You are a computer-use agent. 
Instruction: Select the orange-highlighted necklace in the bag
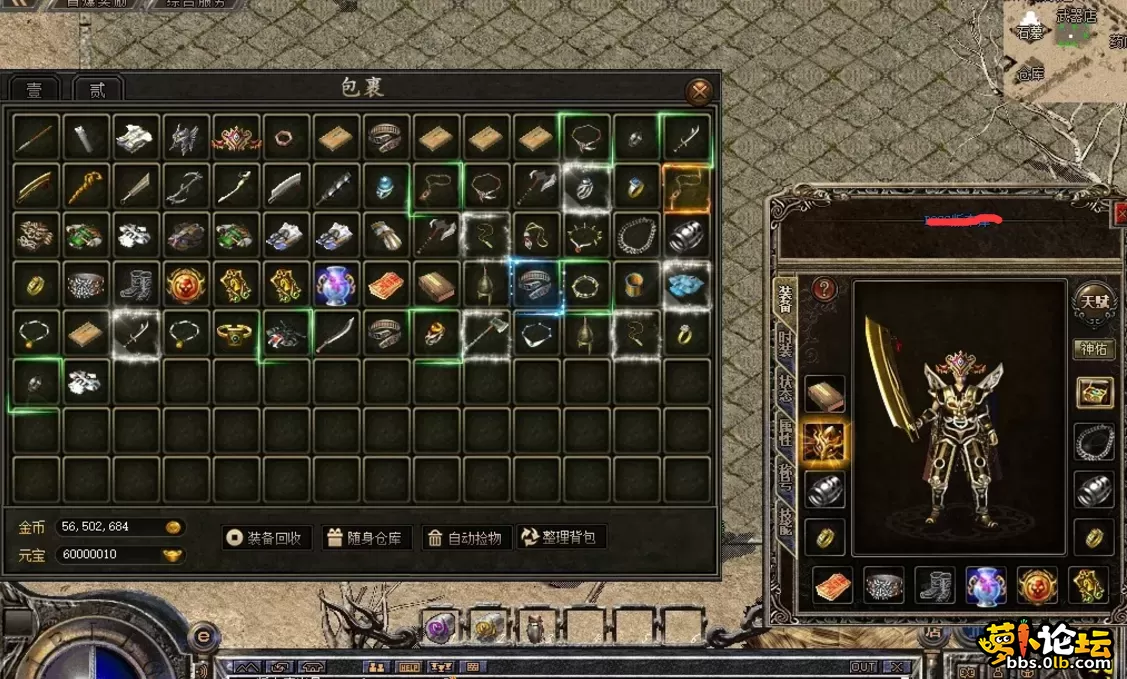coord(686,187)
